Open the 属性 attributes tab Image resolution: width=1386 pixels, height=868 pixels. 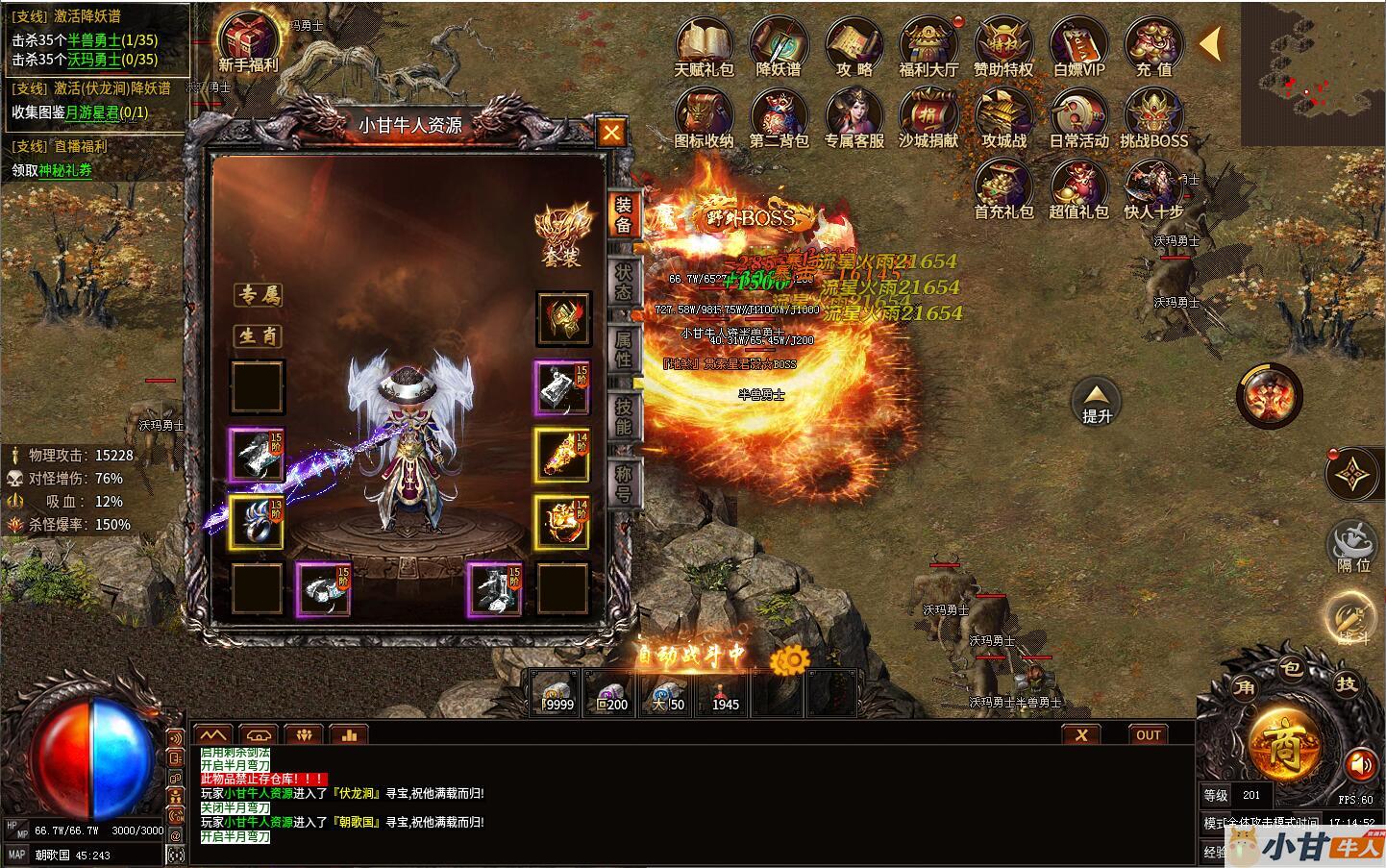point(623,349)
